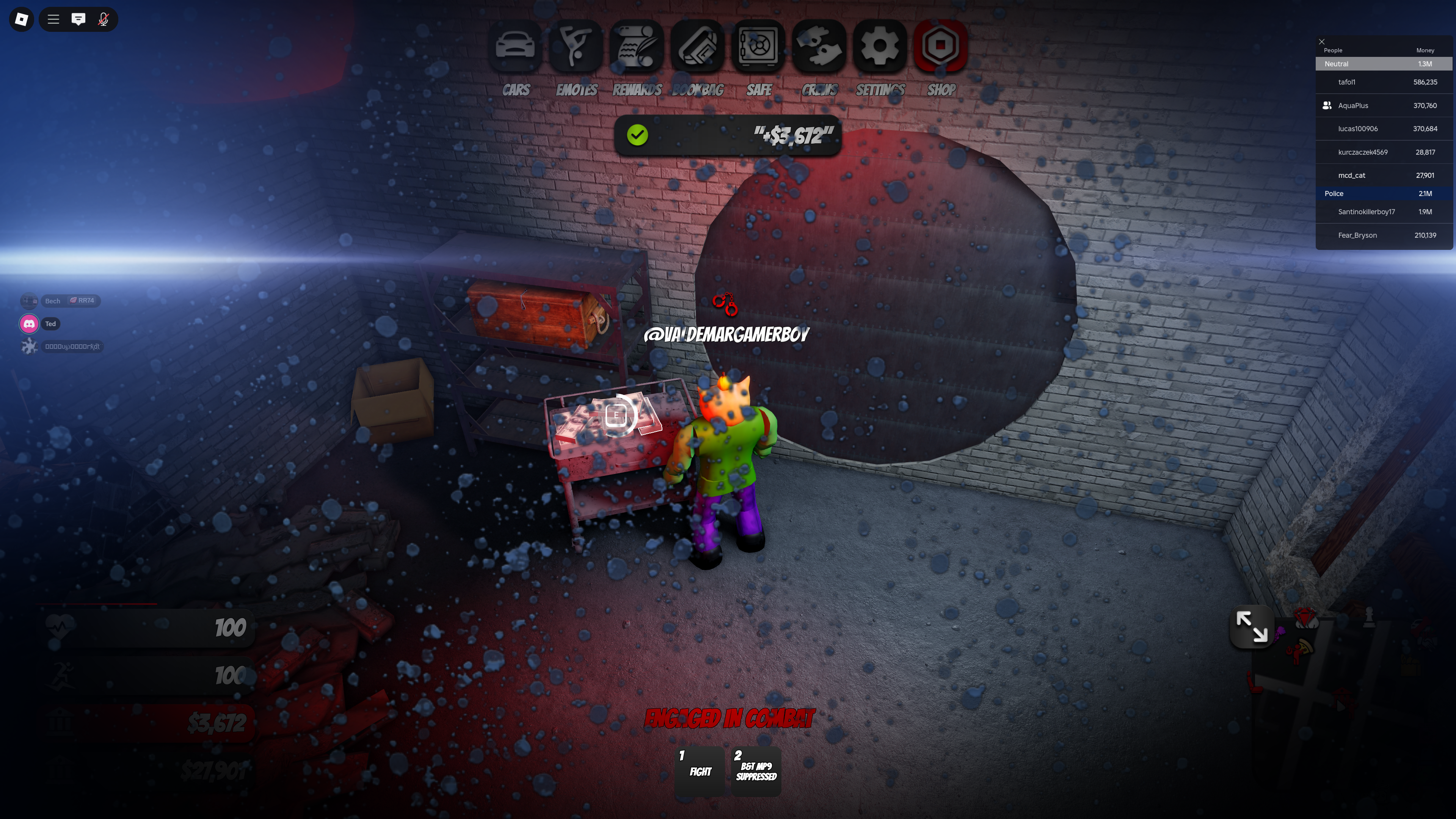Viewport: 1456px width, 819px height.
Task: Open the Safe menu
Action: click(x=758, y=46)
